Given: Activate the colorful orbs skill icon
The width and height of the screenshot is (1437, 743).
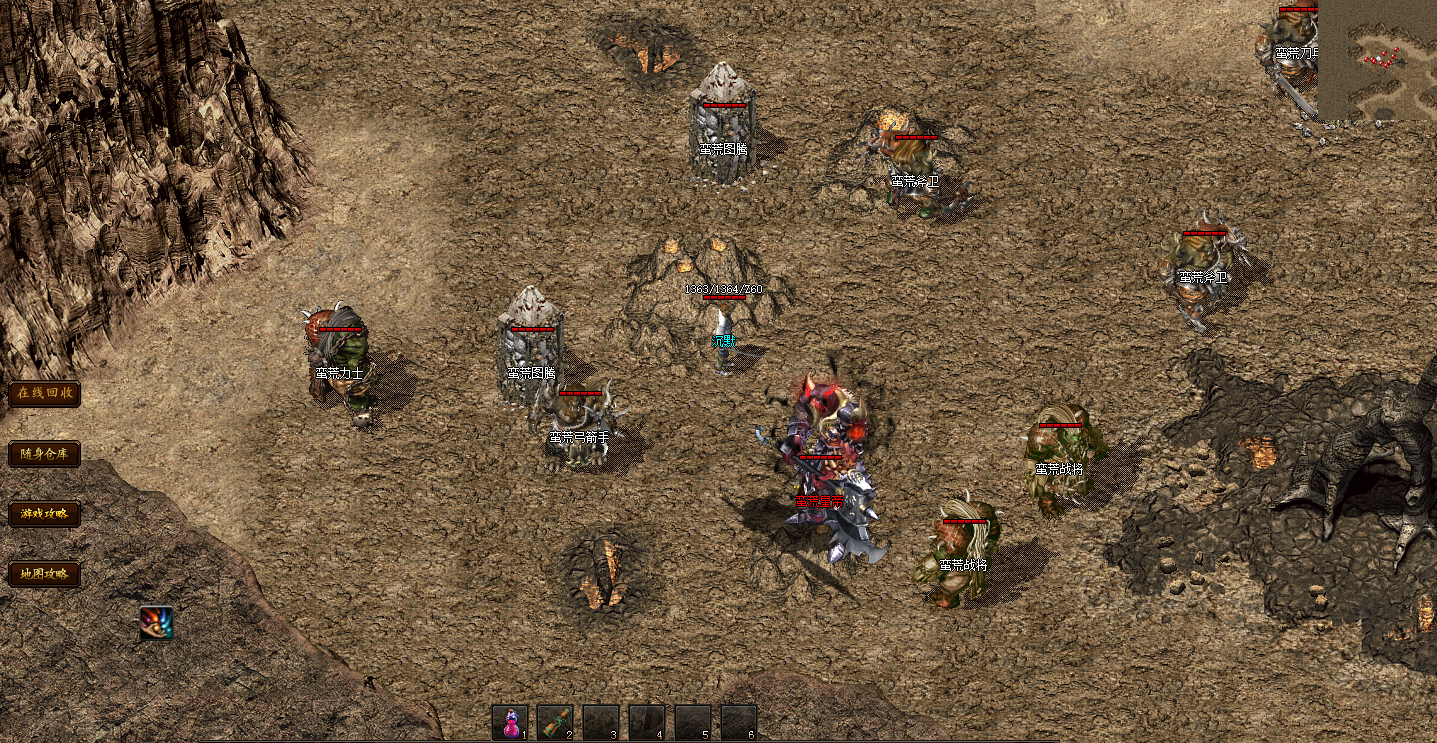Looking at the screenshot, I should [156, 623].
